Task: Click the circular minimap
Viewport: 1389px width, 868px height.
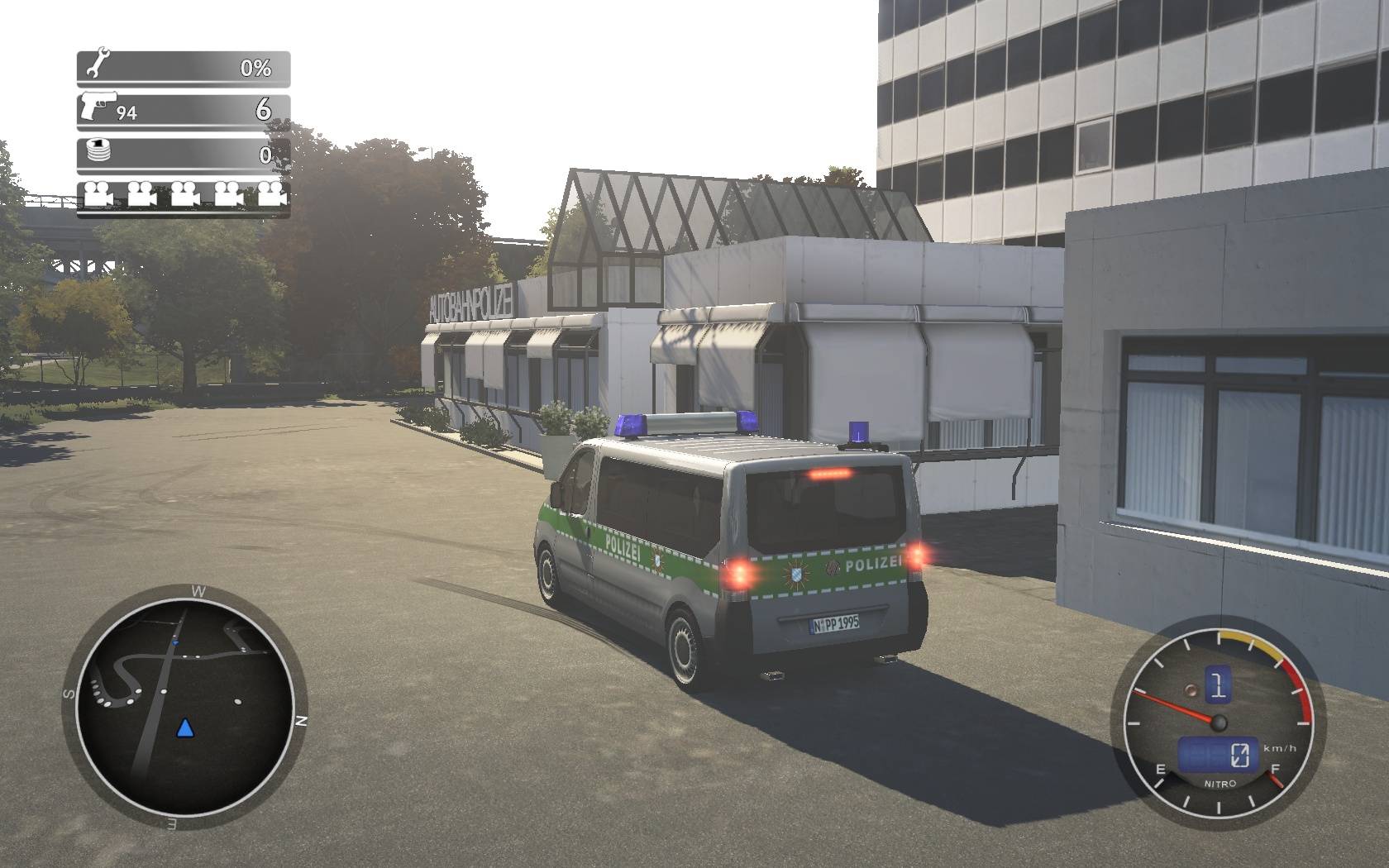Action: (x=184, y=708)
